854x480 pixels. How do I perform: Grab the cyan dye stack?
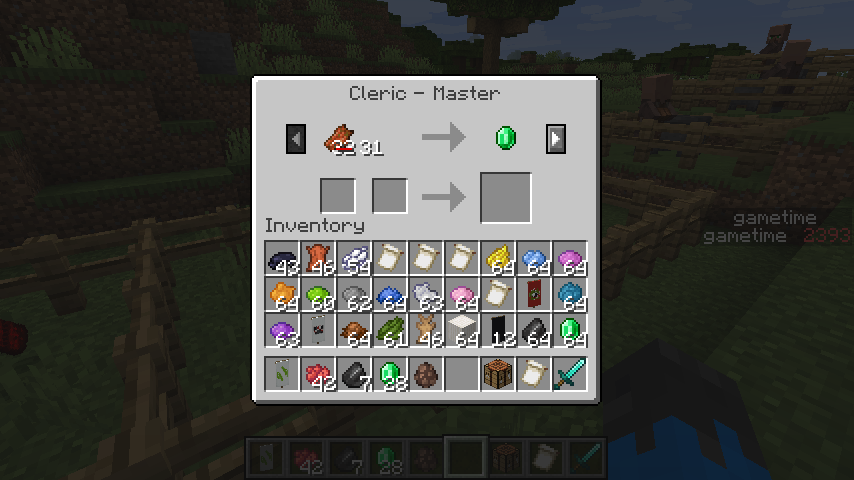(570, 295)
